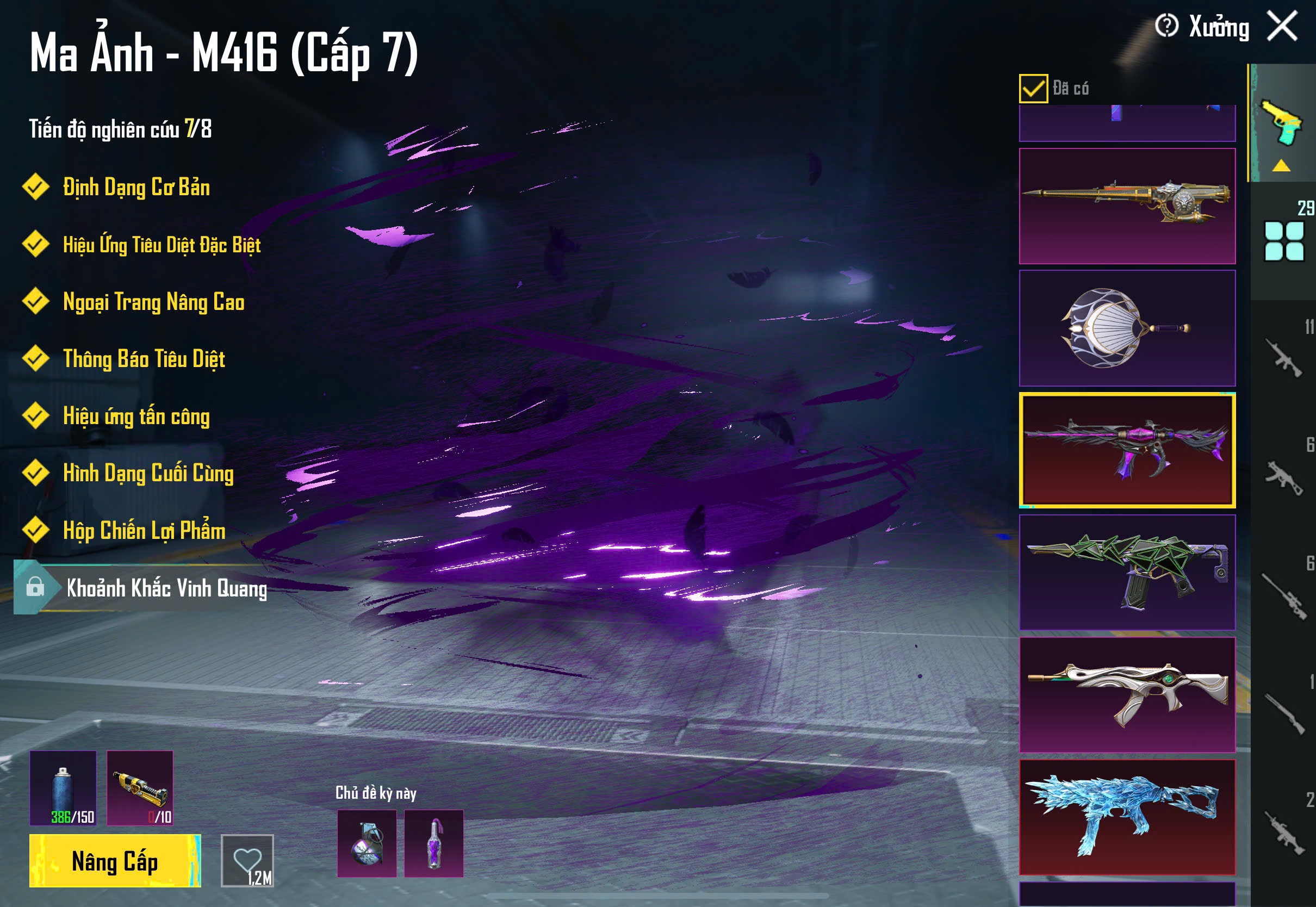This screenshot has height=907, width=1316.
Task: Pick the green geometric rifle skin
Action: coord(1127,572)
